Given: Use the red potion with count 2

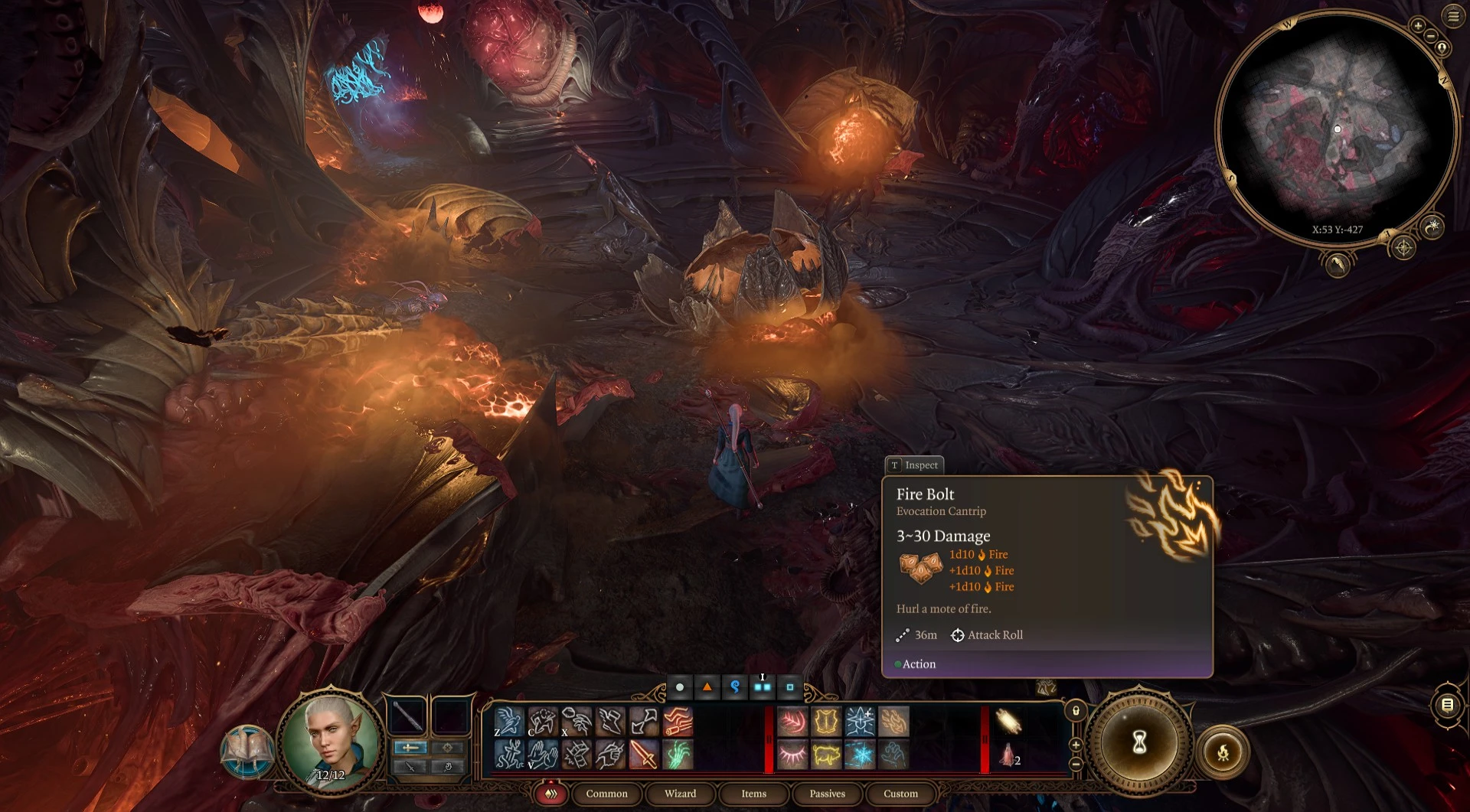Looking at the screenshot, I should [1008, 755].
